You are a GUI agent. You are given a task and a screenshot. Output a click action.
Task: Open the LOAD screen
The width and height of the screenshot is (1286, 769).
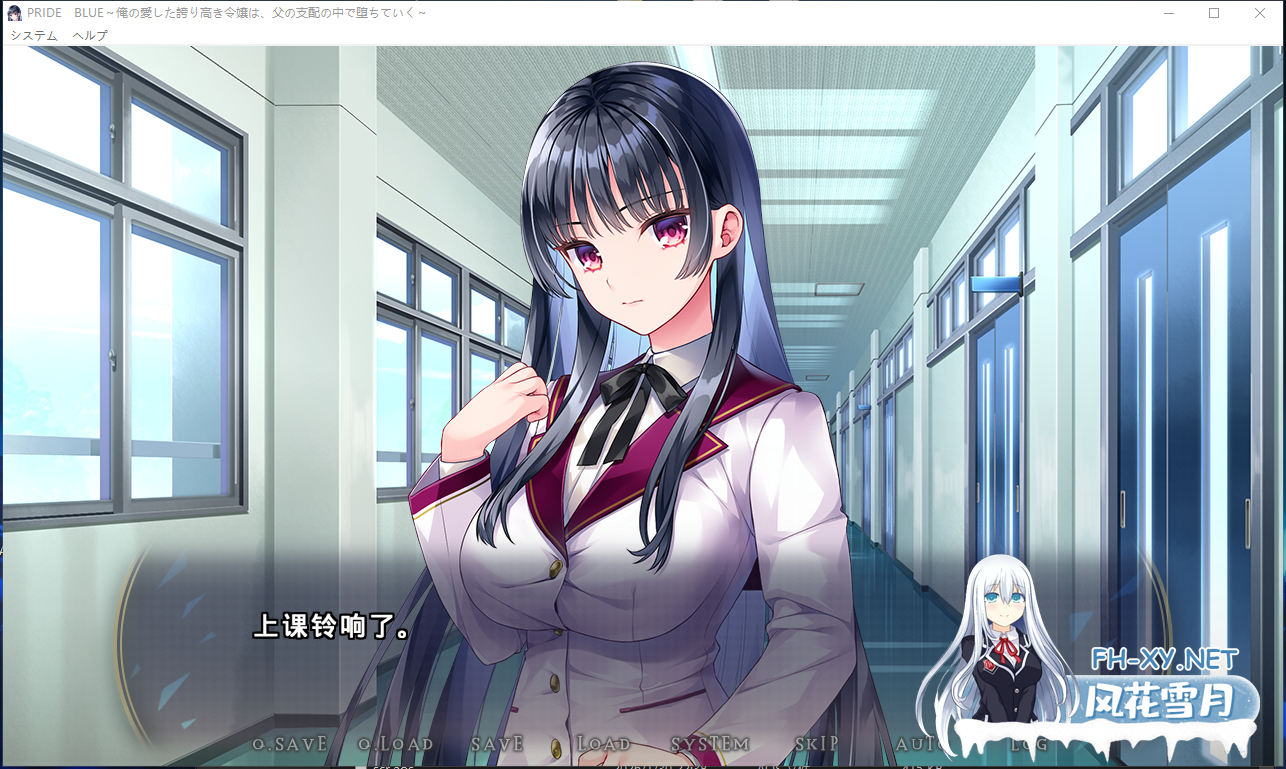[x=603, y=744]
